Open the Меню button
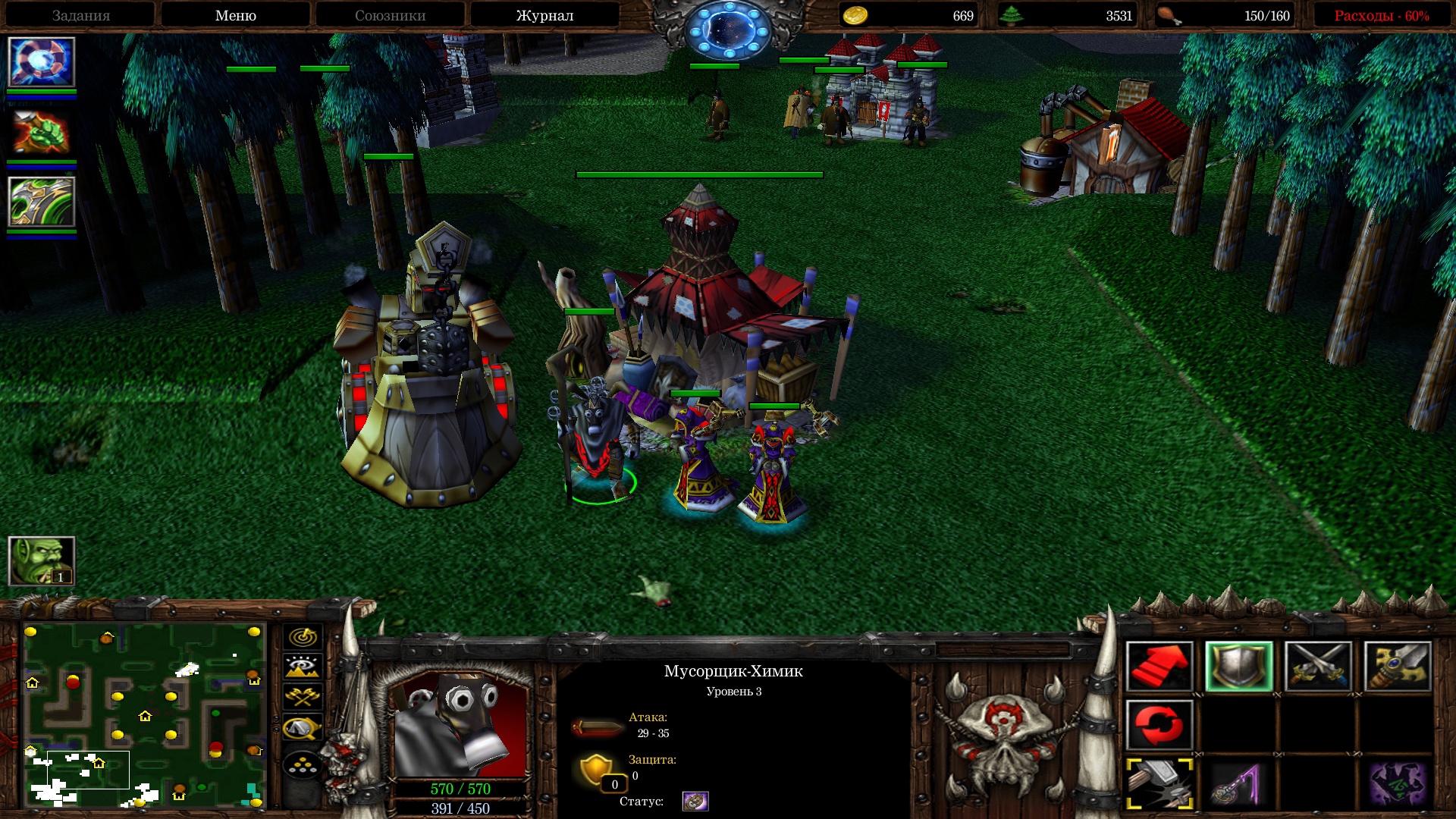This screenshot has height=819, width=1456. click(x=235, y=16)
